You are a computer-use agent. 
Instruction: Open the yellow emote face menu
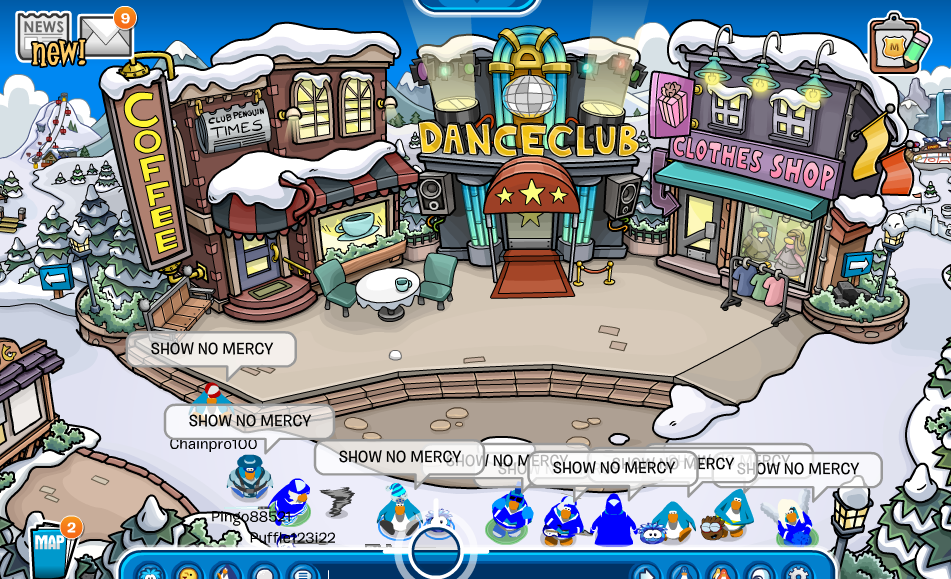(x=188, y=573)
